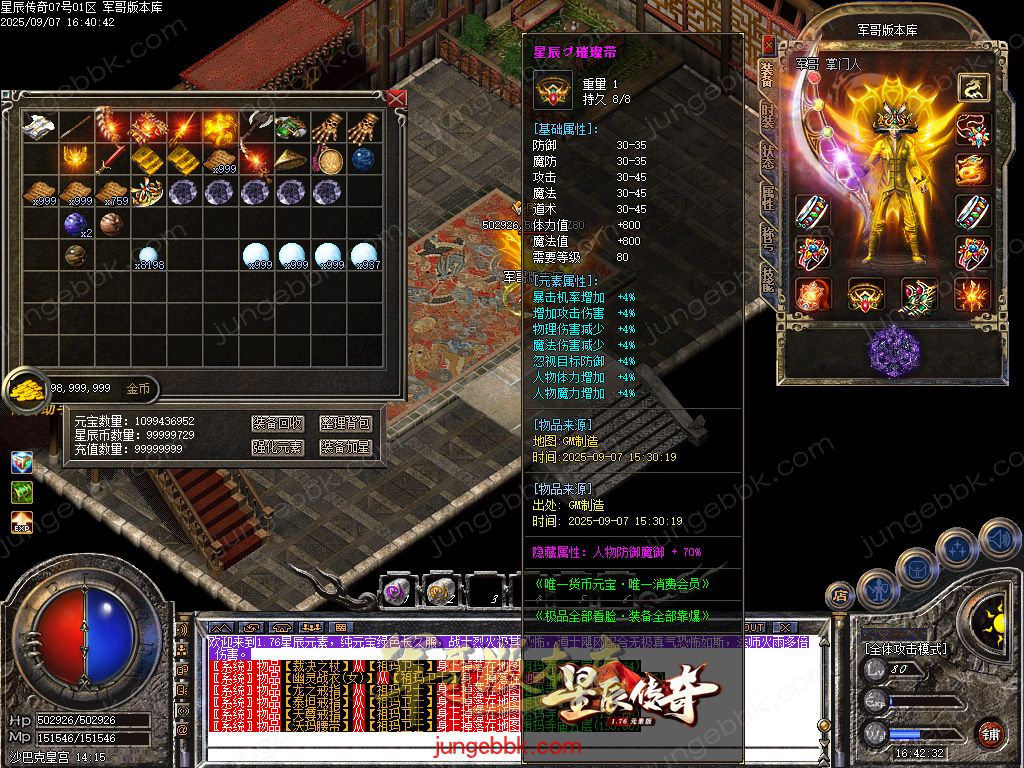Click the 装备回收 equipment recycle button
The image size is (1024, 768).
pos(277,424)
